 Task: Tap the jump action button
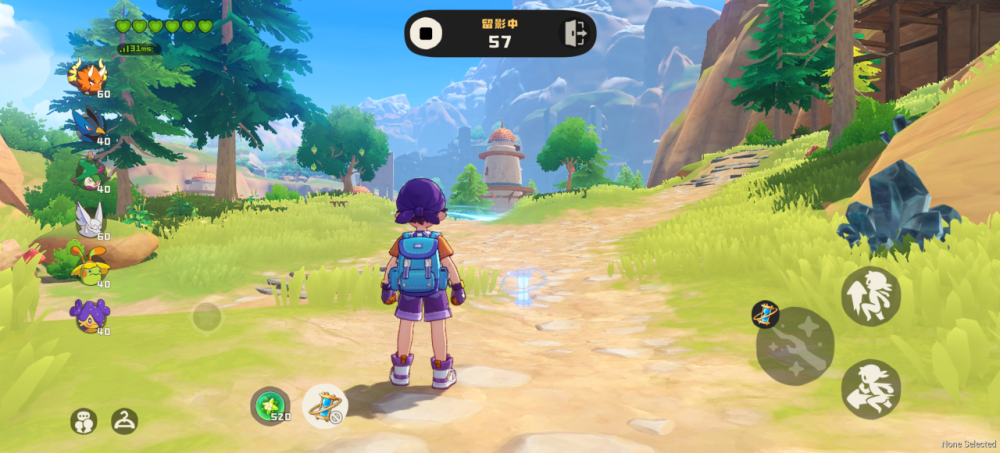tap(870, 296)
